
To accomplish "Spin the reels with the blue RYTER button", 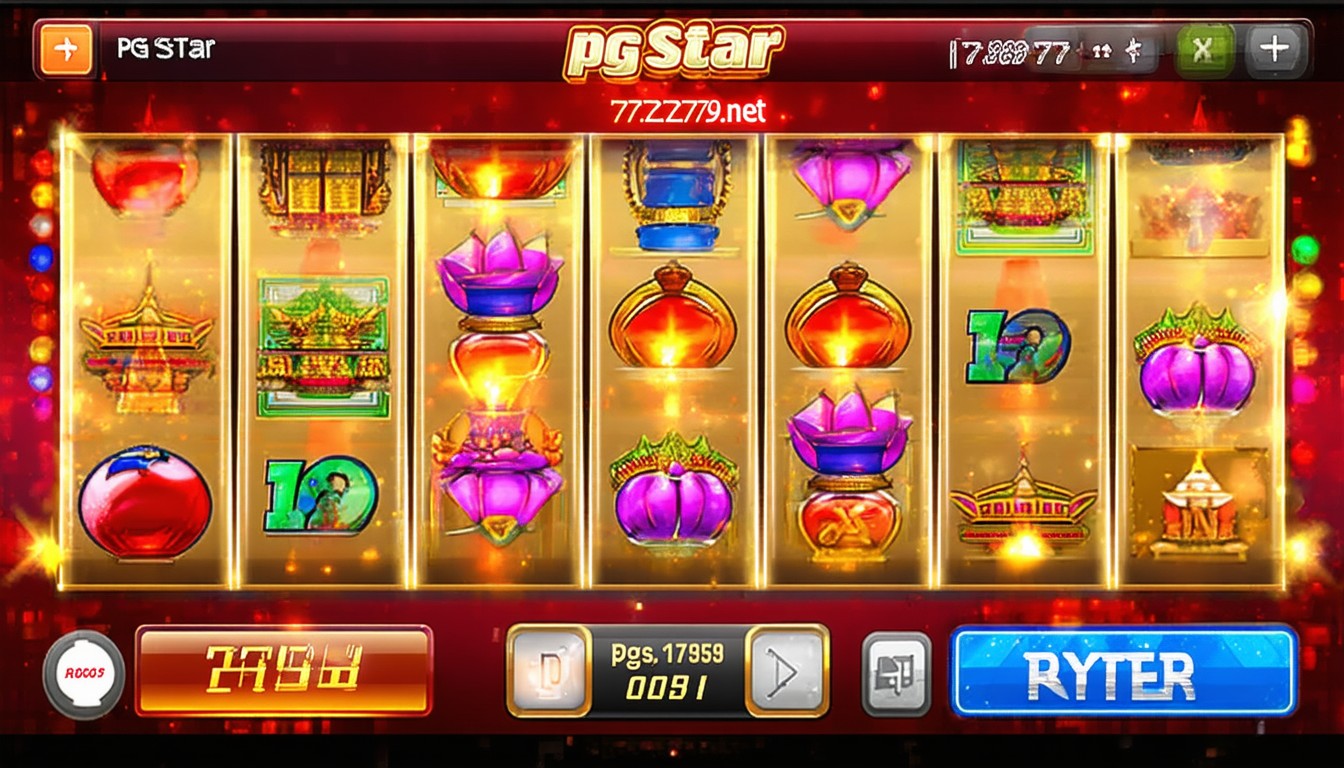I will pyautogui.click(x=1124, y=671).
